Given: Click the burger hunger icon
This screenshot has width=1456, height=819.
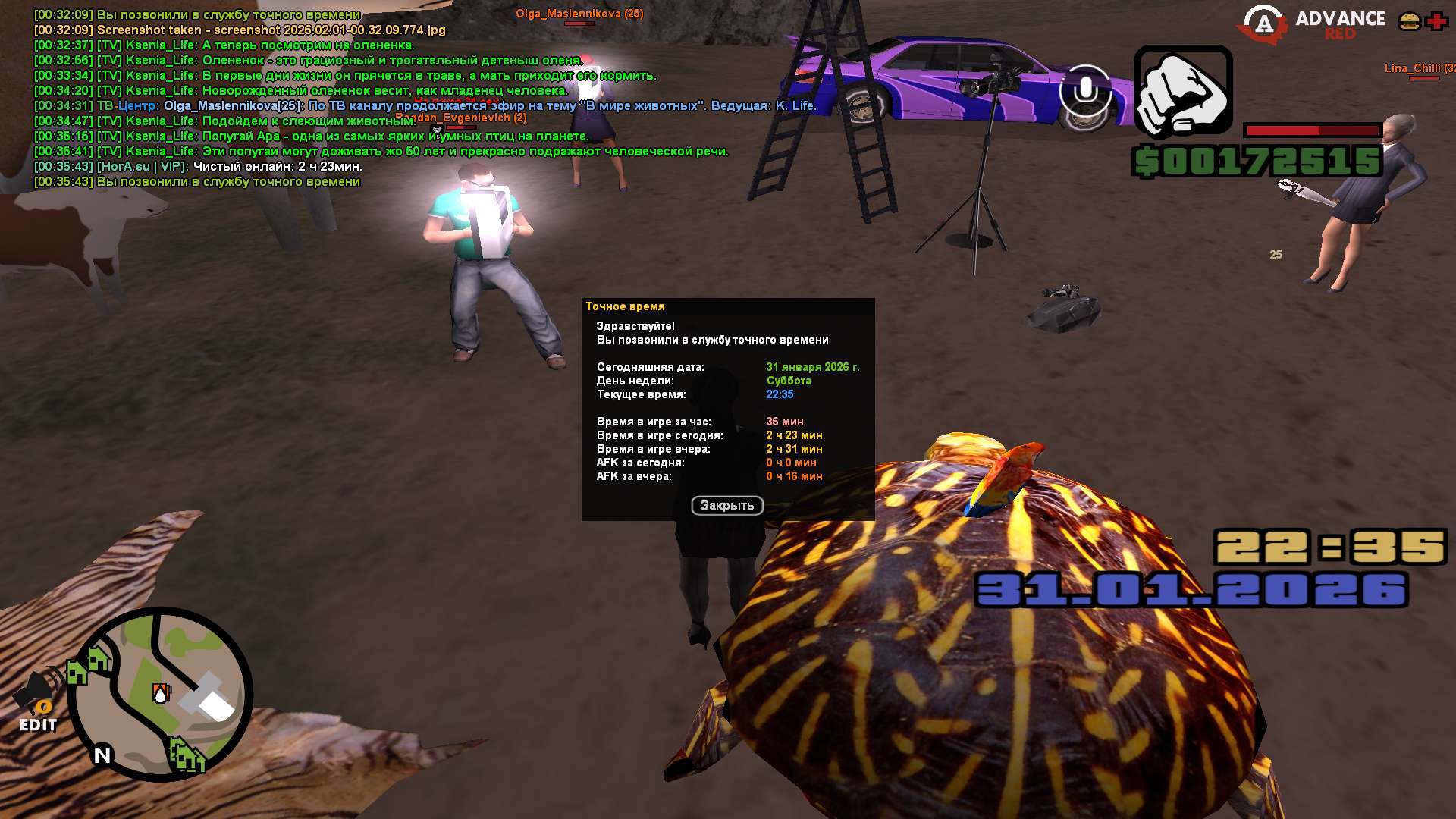Looking at the screenshot, I should point(1409,21).
